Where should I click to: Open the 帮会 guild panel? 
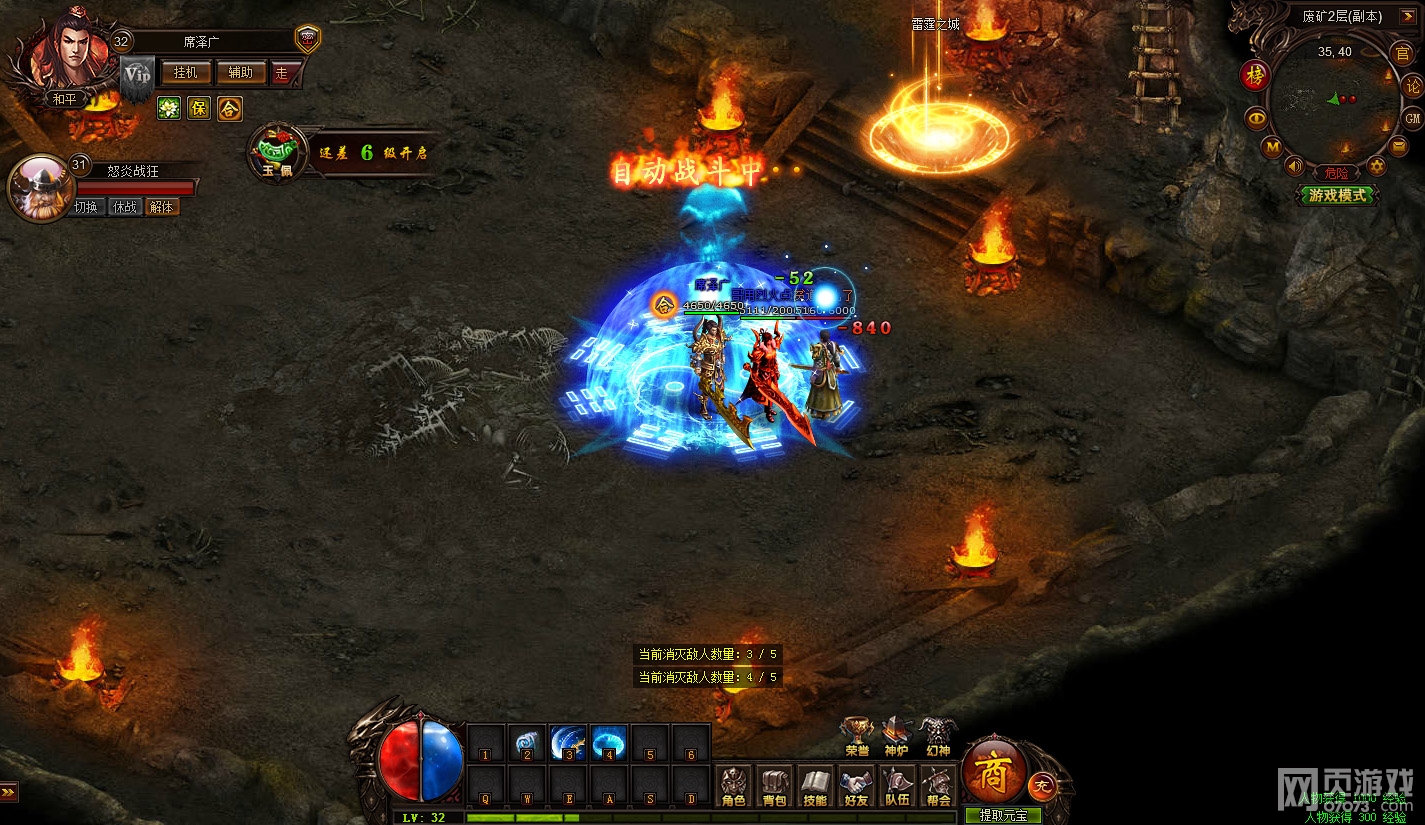[938, 786]
